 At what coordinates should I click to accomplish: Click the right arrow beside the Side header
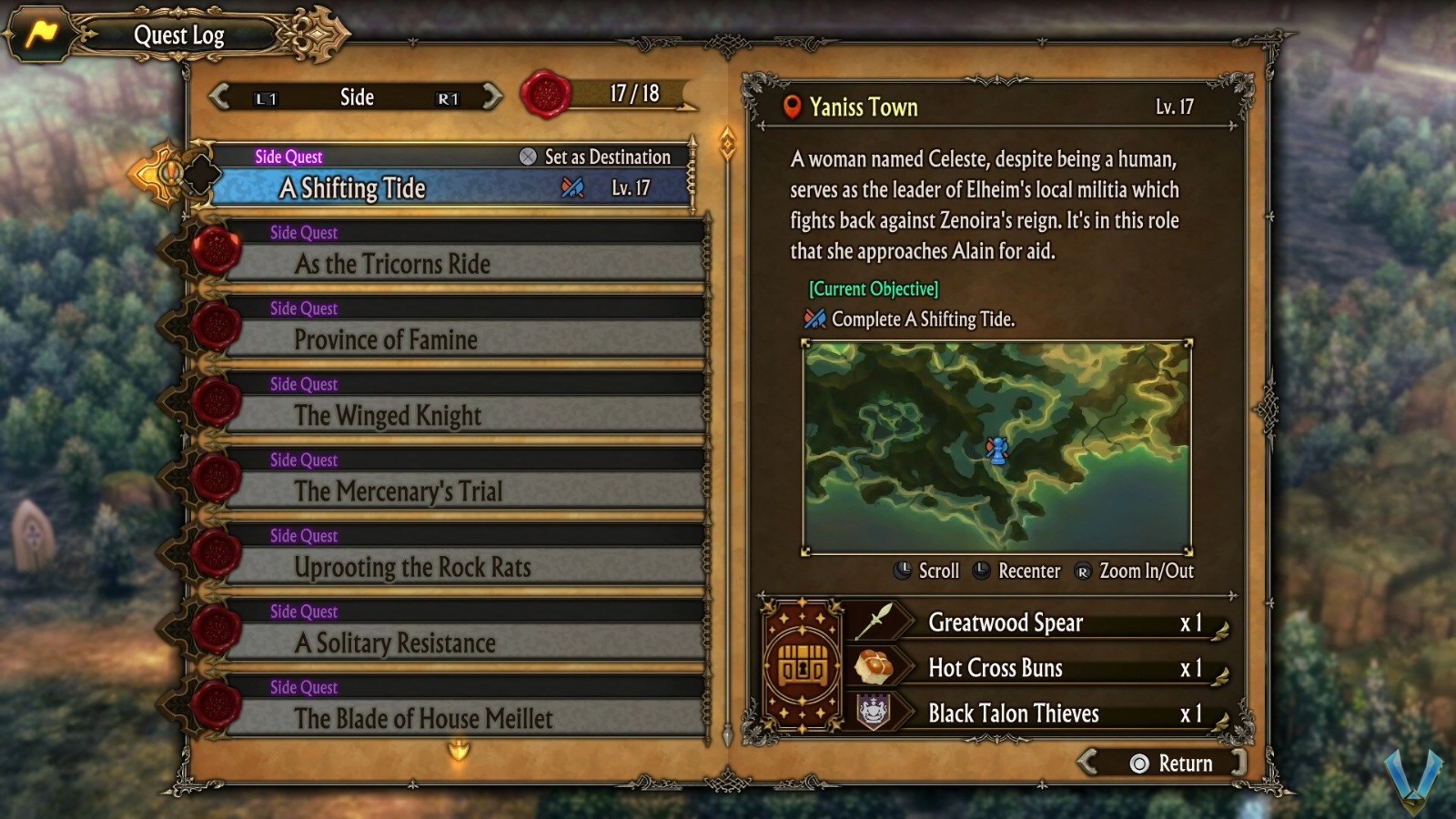491,97
